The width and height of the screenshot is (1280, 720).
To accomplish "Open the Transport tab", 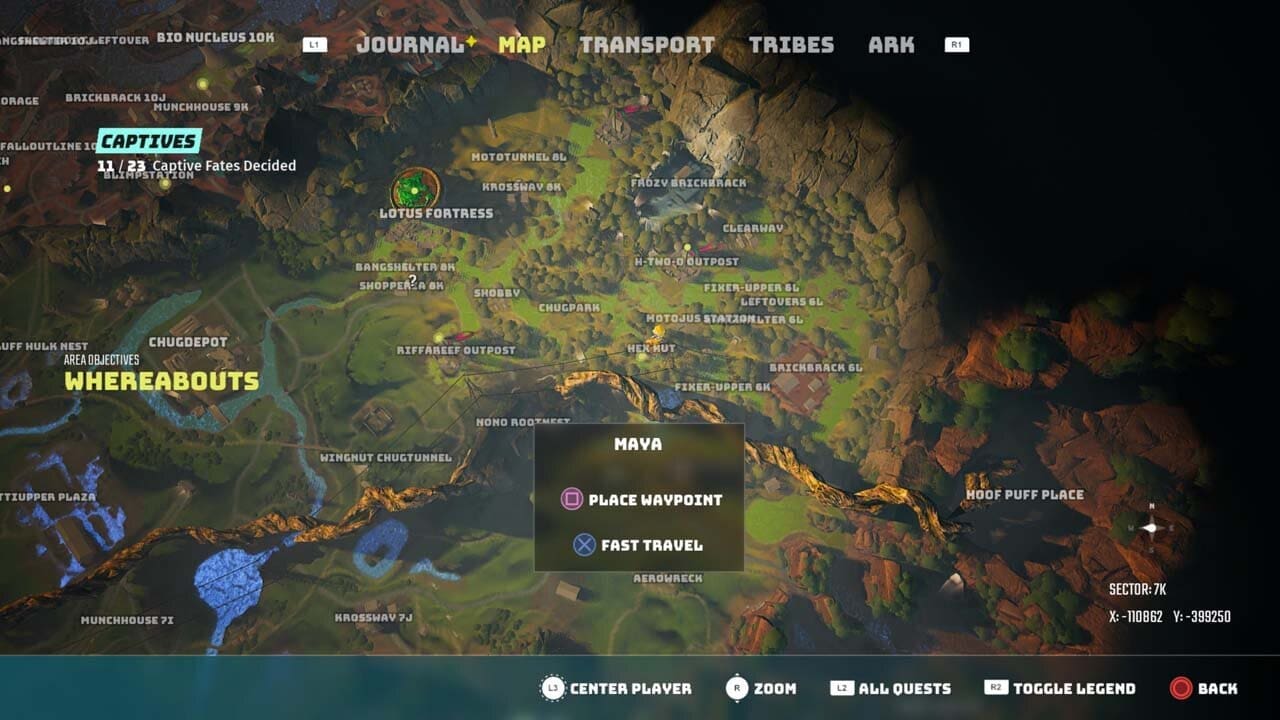I will tap(649, 44).
